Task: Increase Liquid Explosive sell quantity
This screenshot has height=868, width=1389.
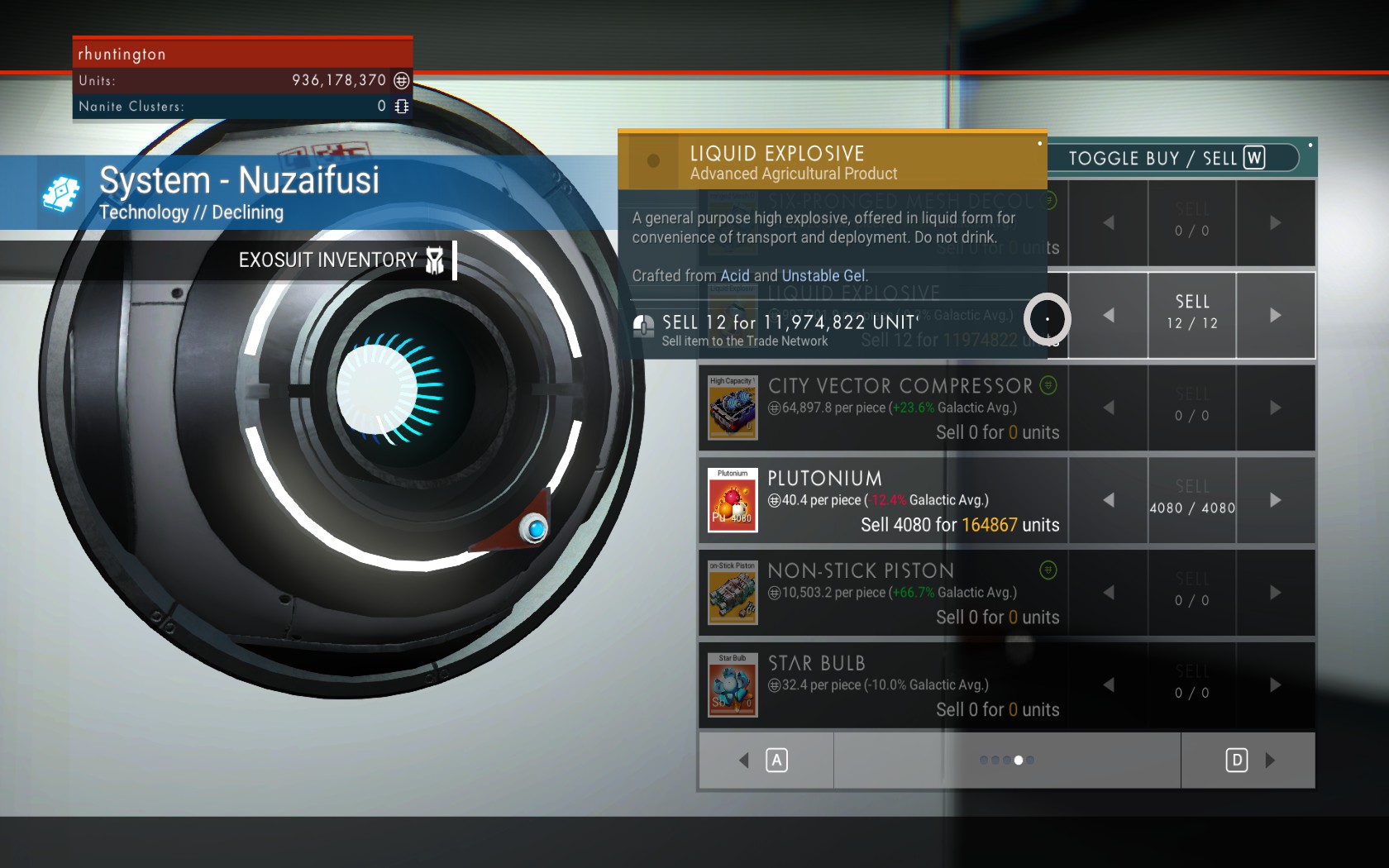Action: point(1275,315)
